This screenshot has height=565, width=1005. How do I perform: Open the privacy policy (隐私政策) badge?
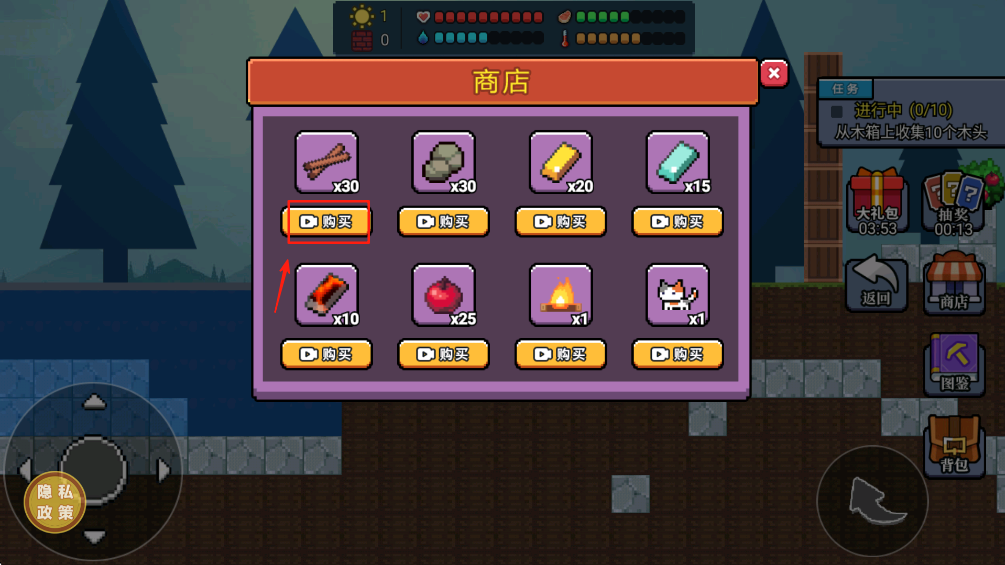click(55, 502)
